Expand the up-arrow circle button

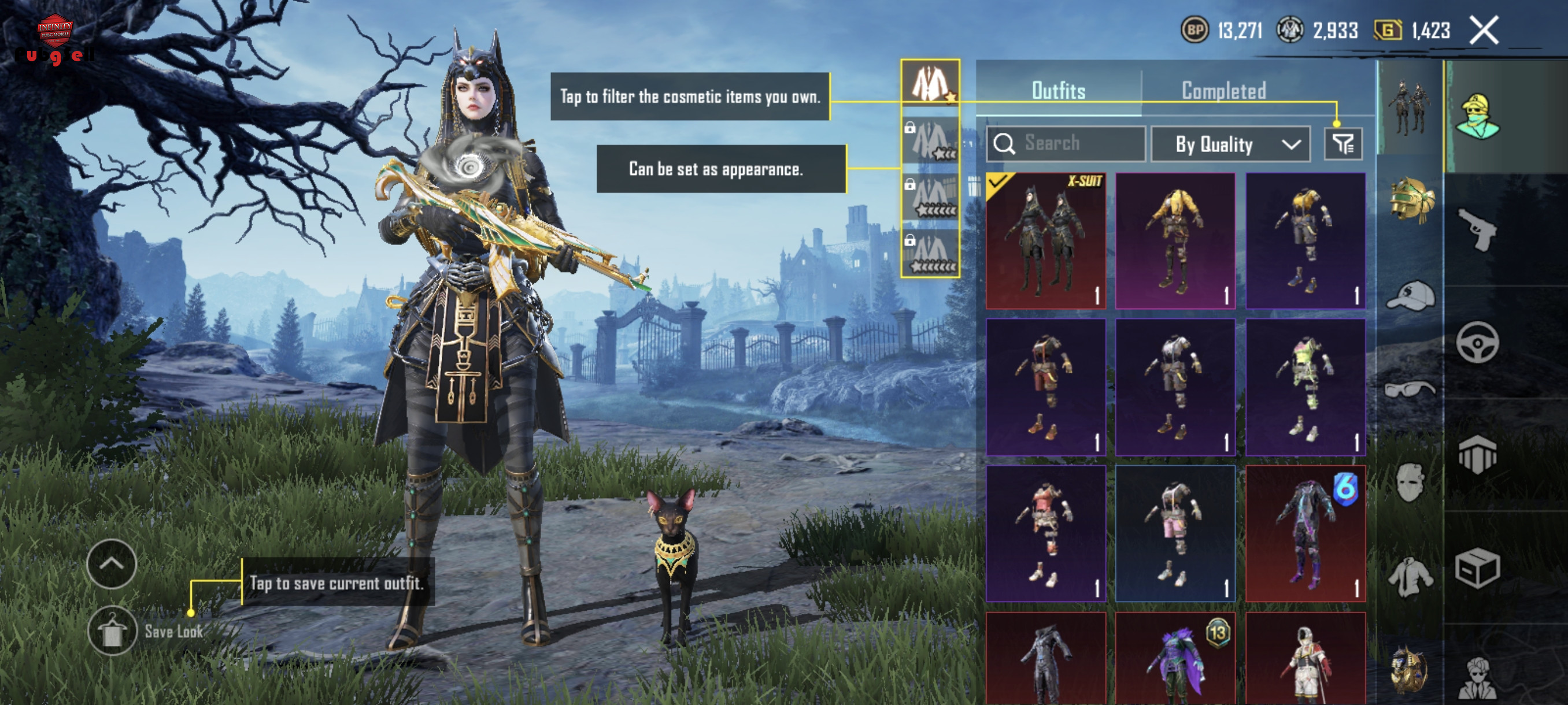112,564
